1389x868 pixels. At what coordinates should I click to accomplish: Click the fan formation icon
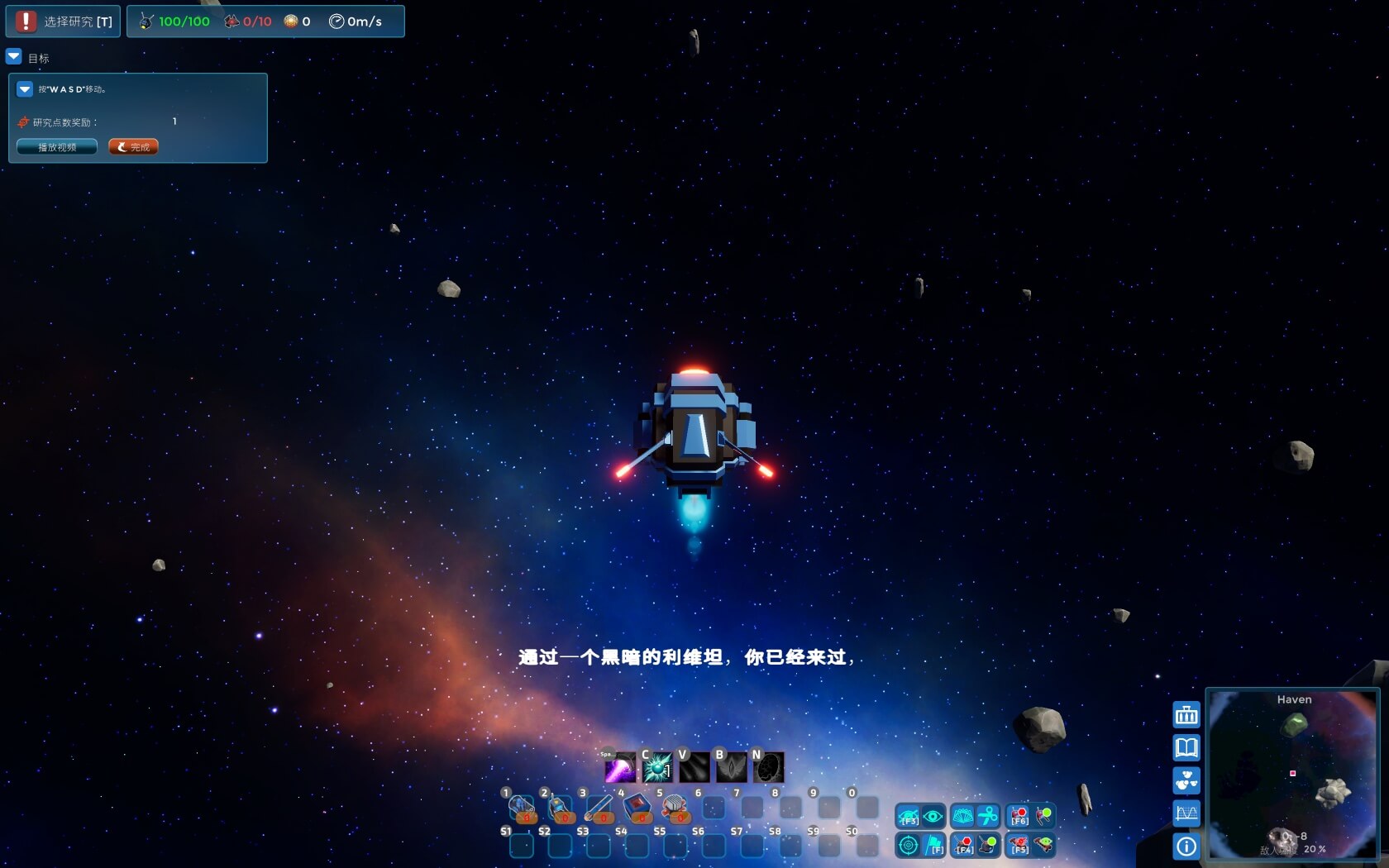pyautogui.click(x=962, y=816)
